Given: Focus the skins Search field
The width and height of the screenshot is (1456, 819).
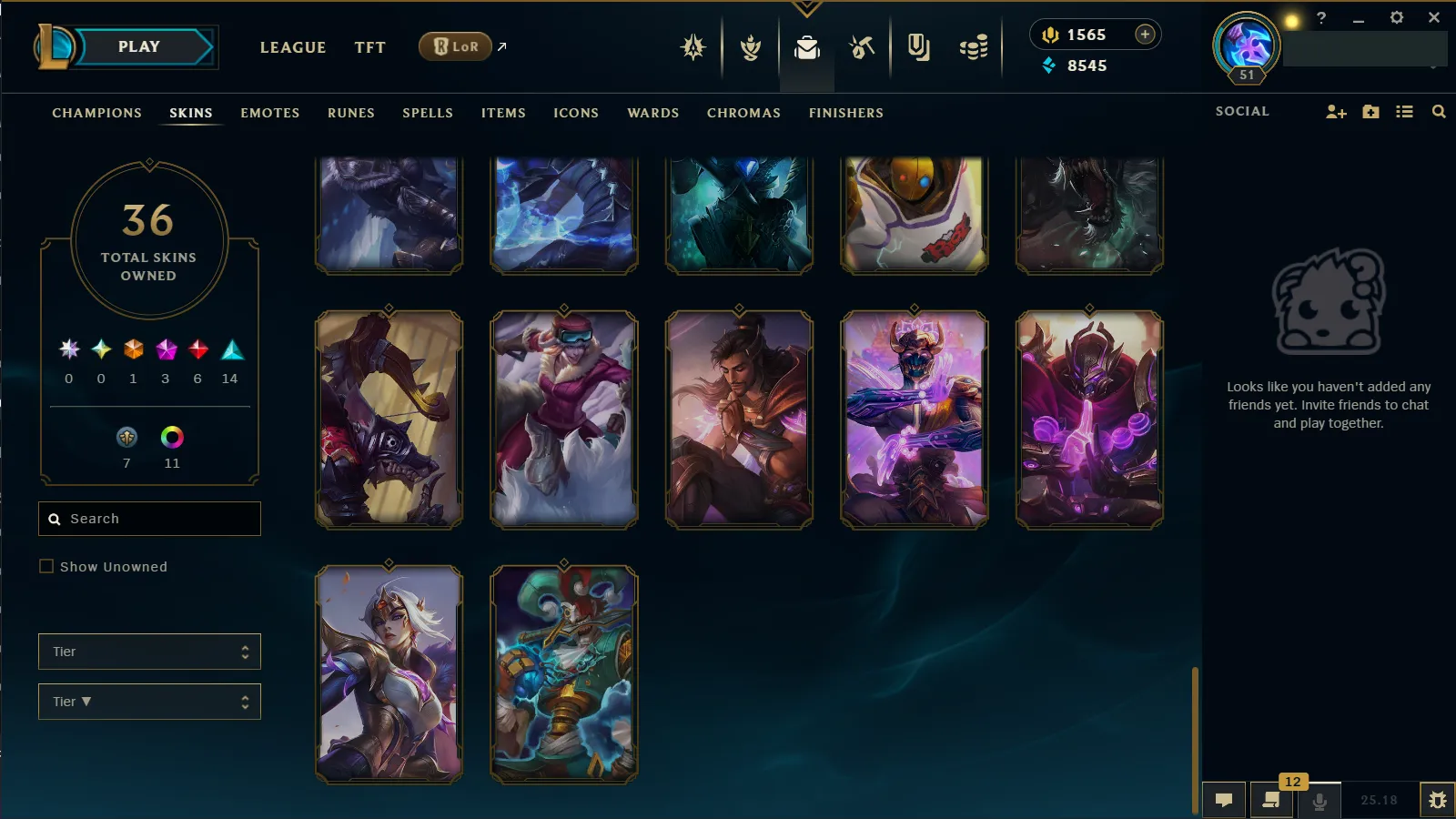Looking at the screenshot, I should (x=149, y=519).
